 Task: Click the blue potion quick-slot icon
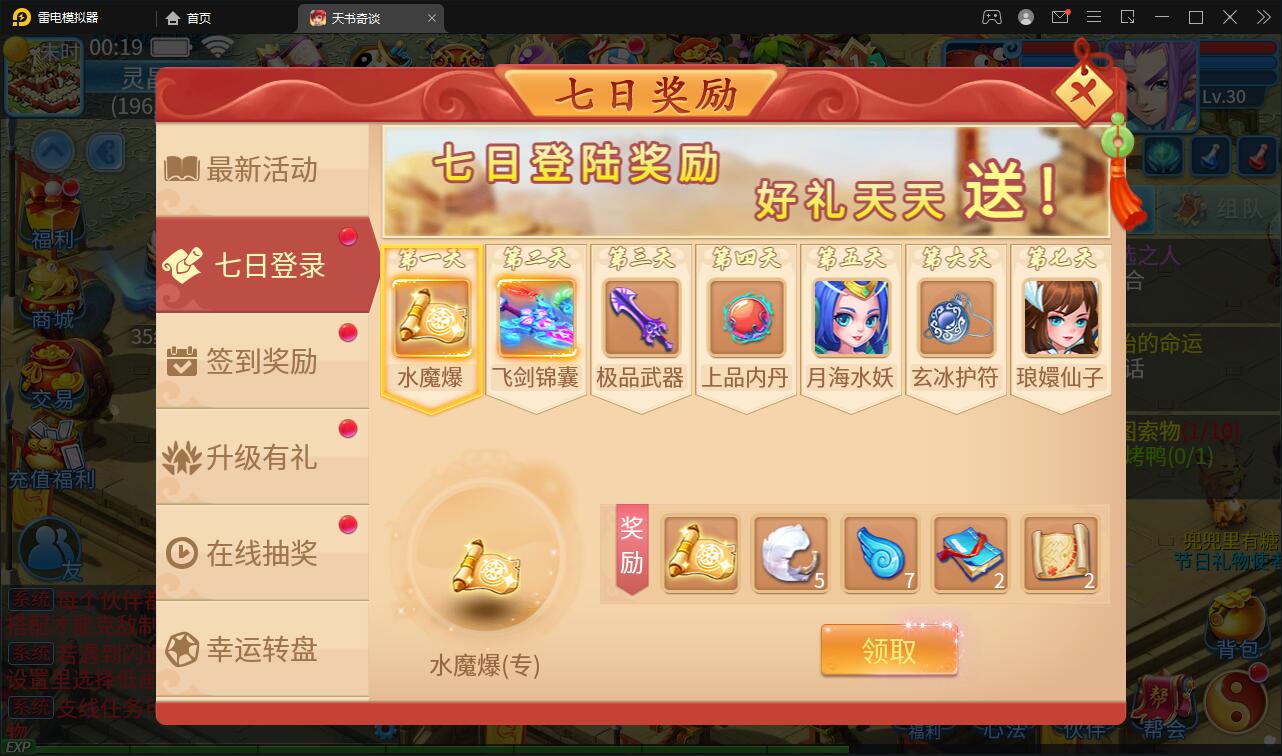coord(1213,153)
